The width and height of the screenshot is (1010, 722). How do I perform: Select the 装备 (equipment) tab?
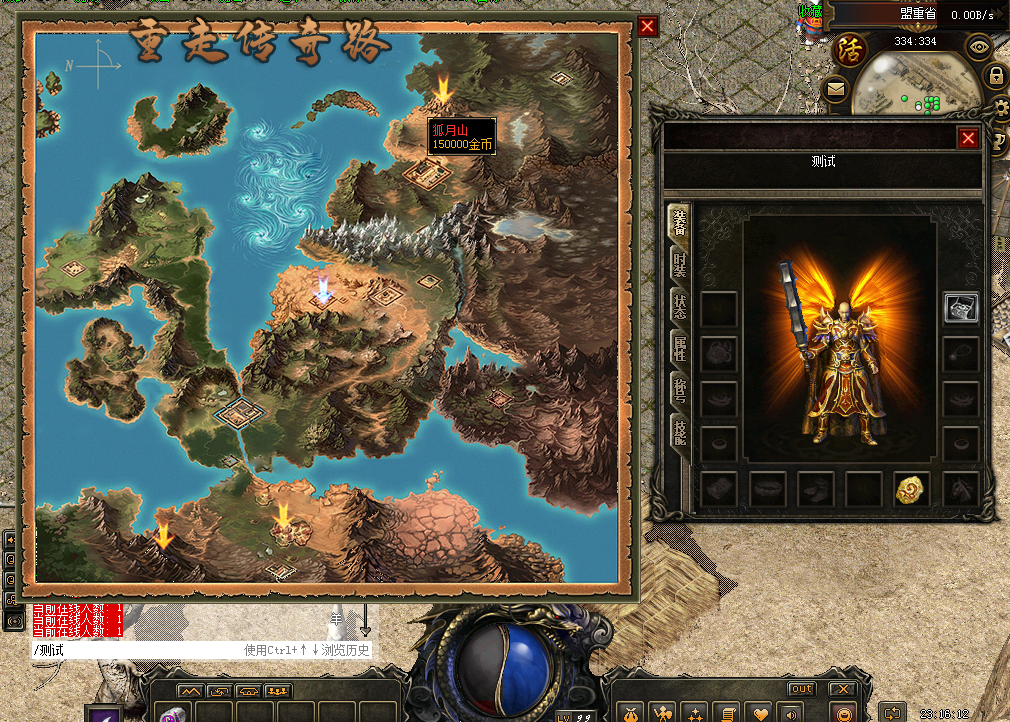tap(679, 222)
